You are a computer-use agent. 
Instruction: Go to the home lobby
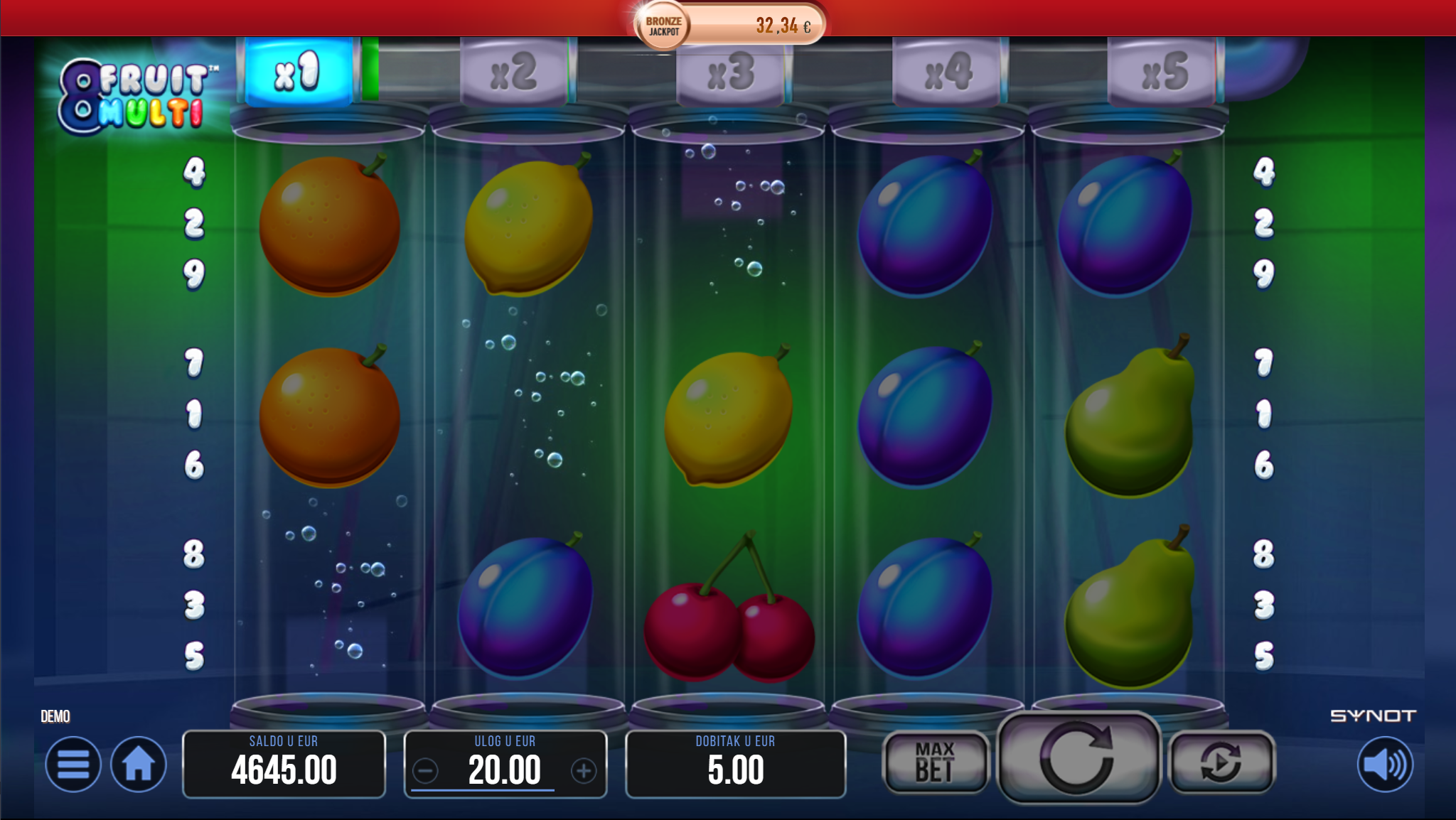(138, 765)
